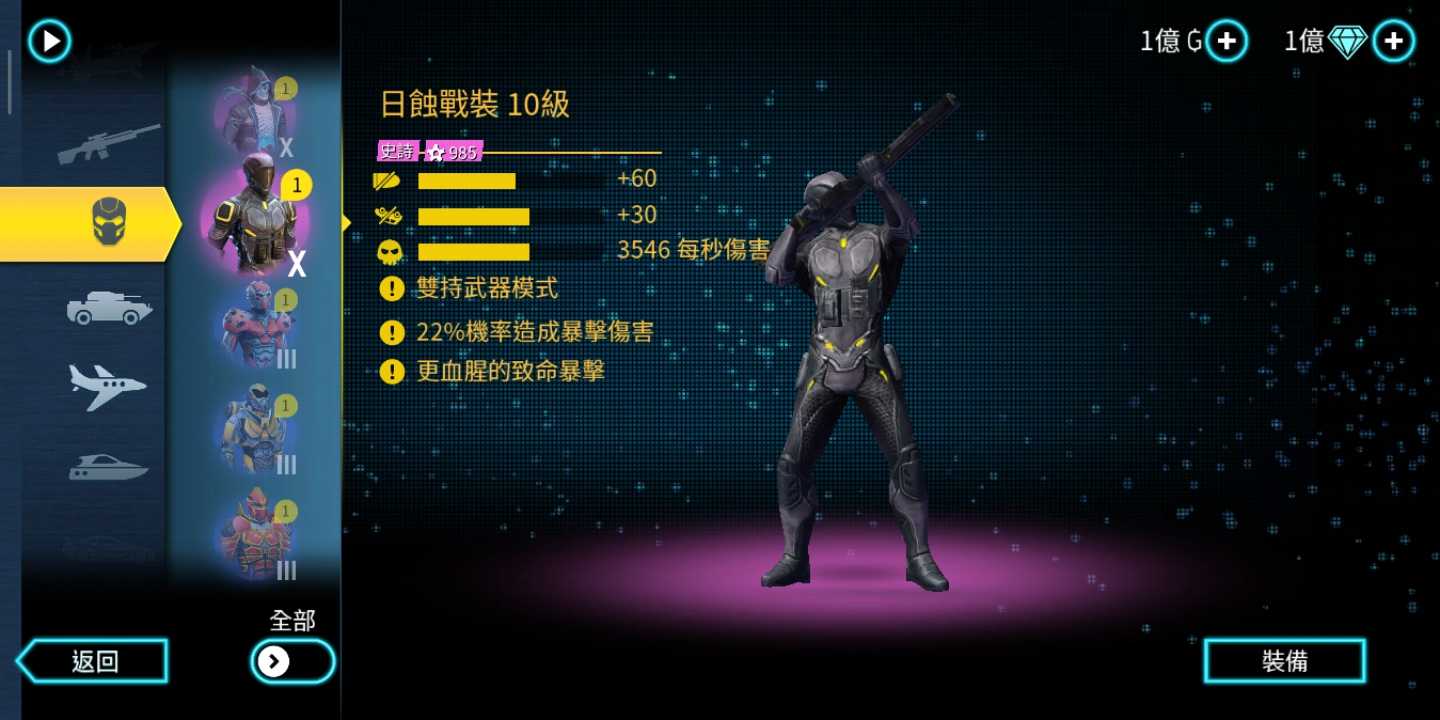Tap the play arrow button at top-left

49,42
